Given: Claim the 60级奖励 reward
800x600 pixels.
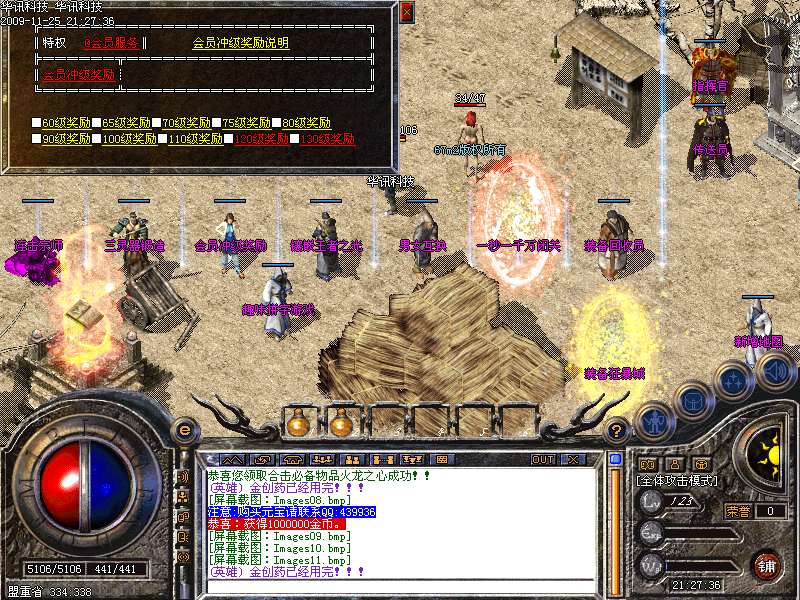Looking at the screenshot, I should tap(65, 123).
